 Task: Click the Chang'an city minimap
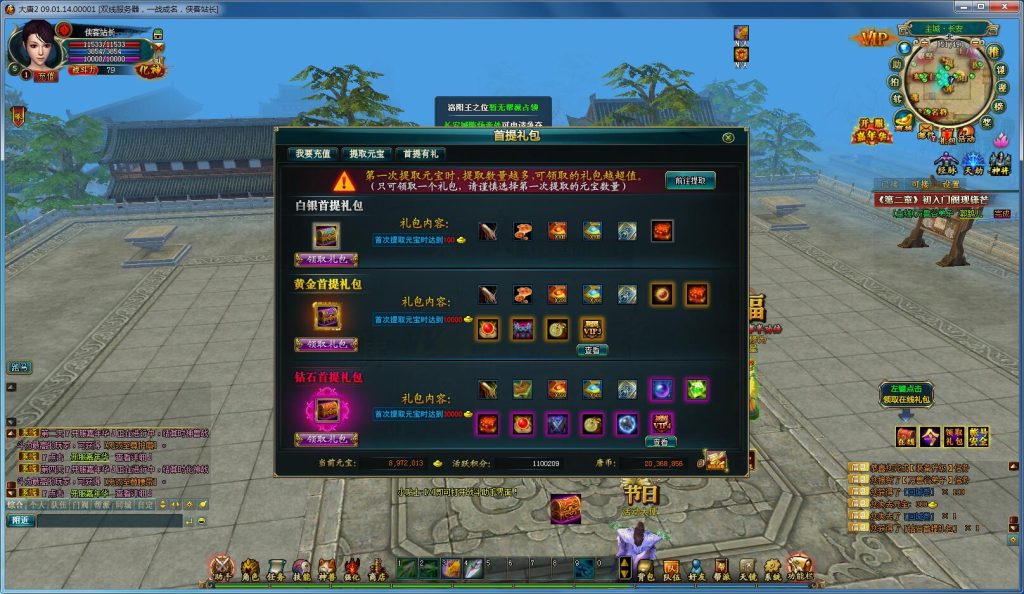943,84
